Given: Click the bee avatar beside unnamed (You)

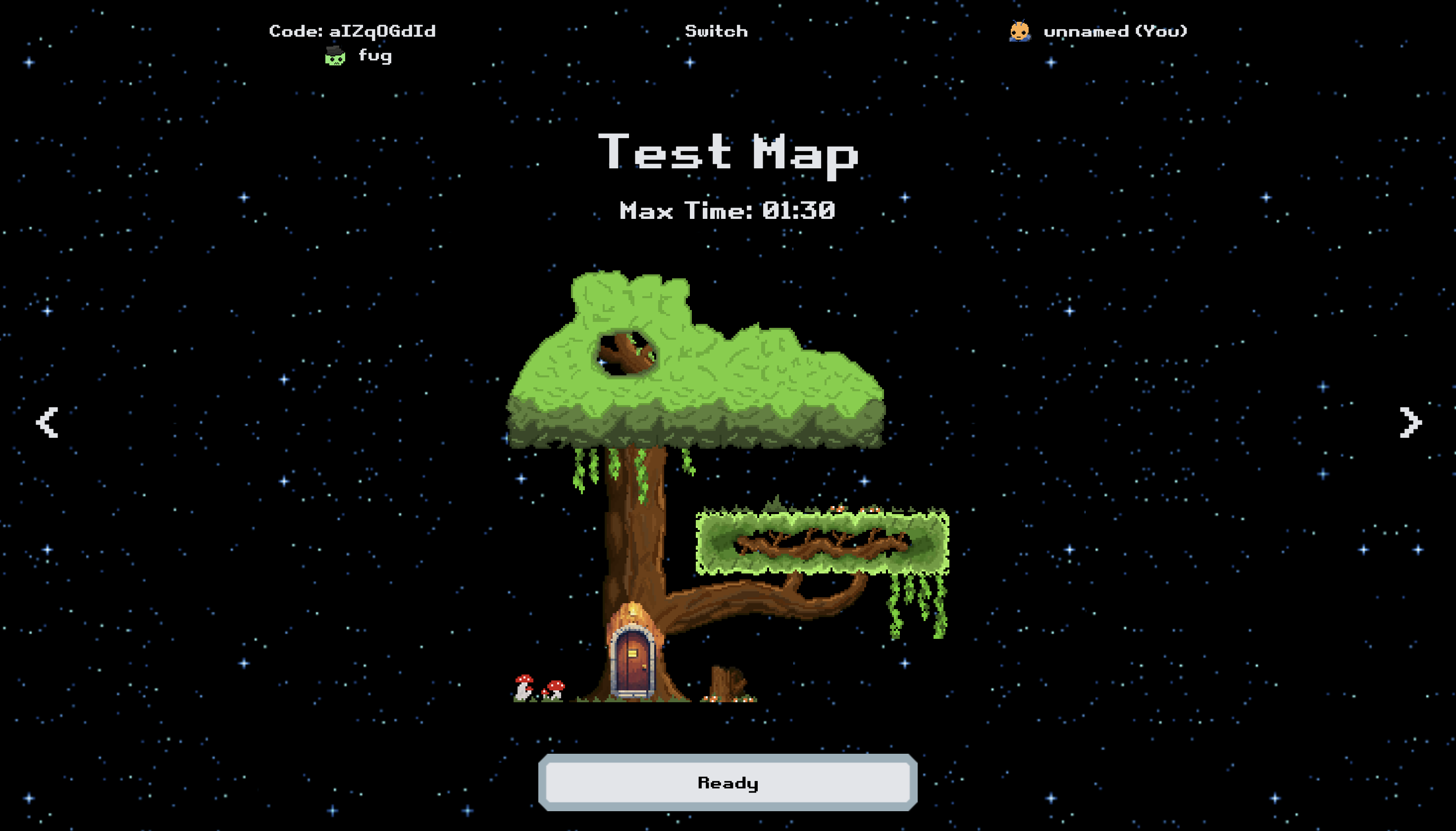Looking at the screenshot, I should click(x=1019, y=31).
